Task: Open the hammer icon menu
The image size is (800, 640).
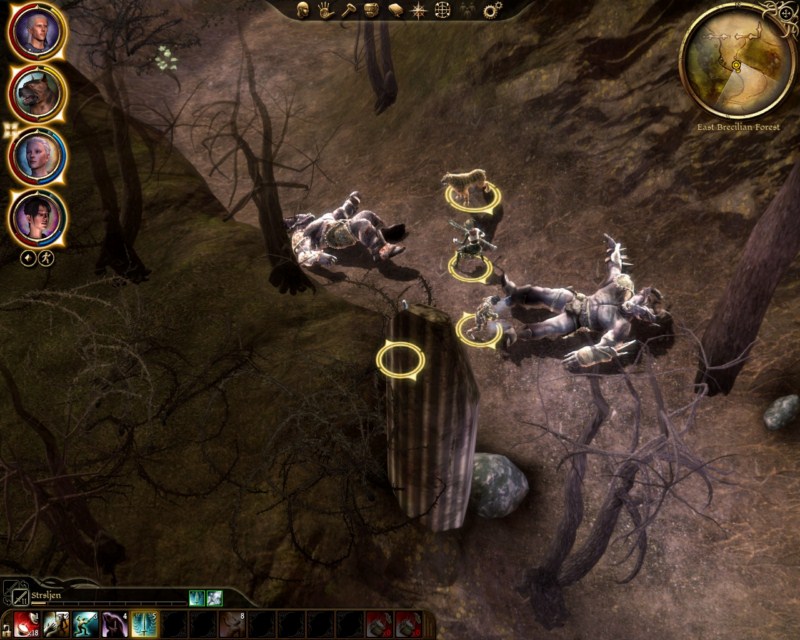Action: pos(348,10)
